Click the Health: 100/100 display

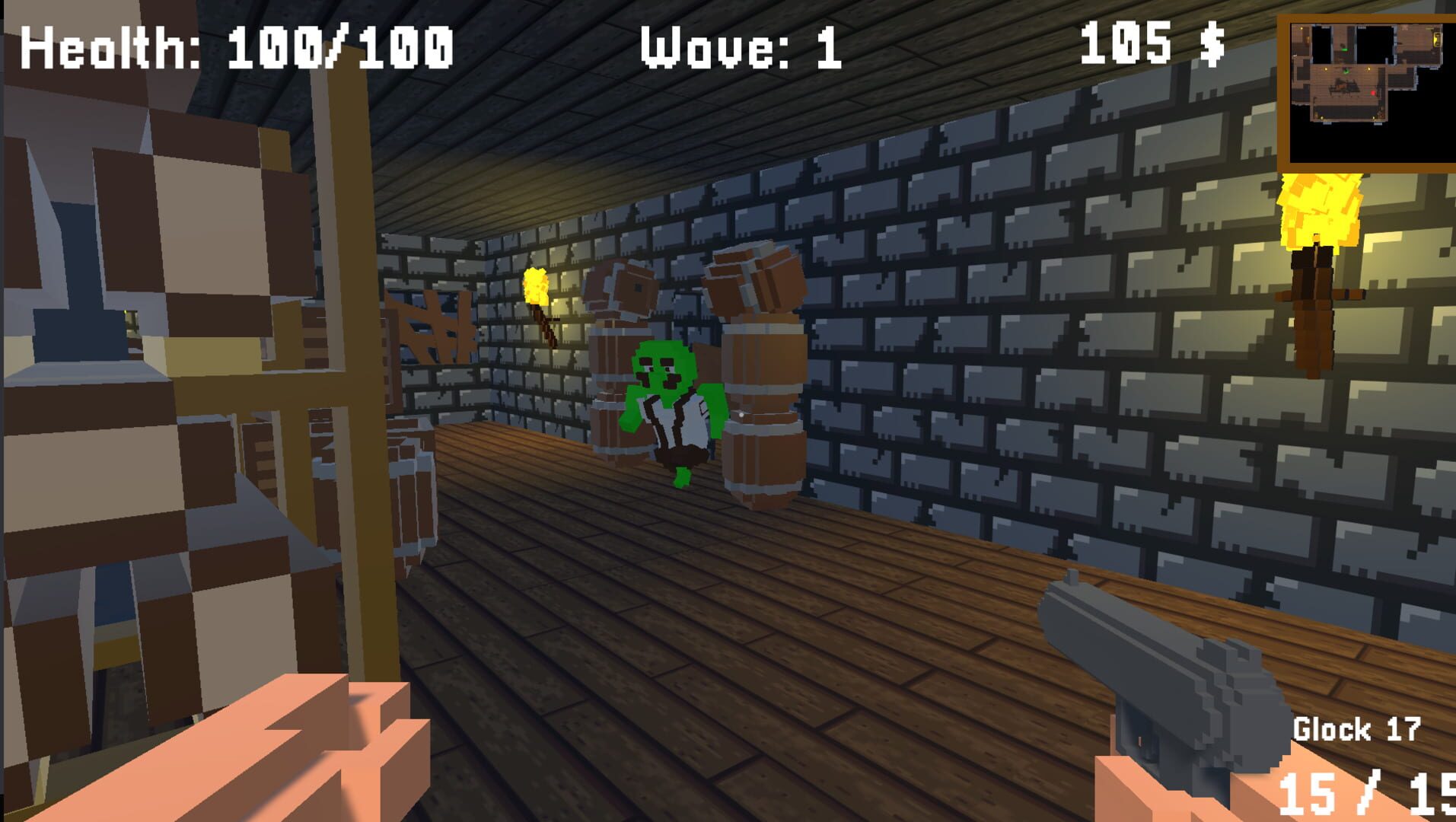pos(236,46)
